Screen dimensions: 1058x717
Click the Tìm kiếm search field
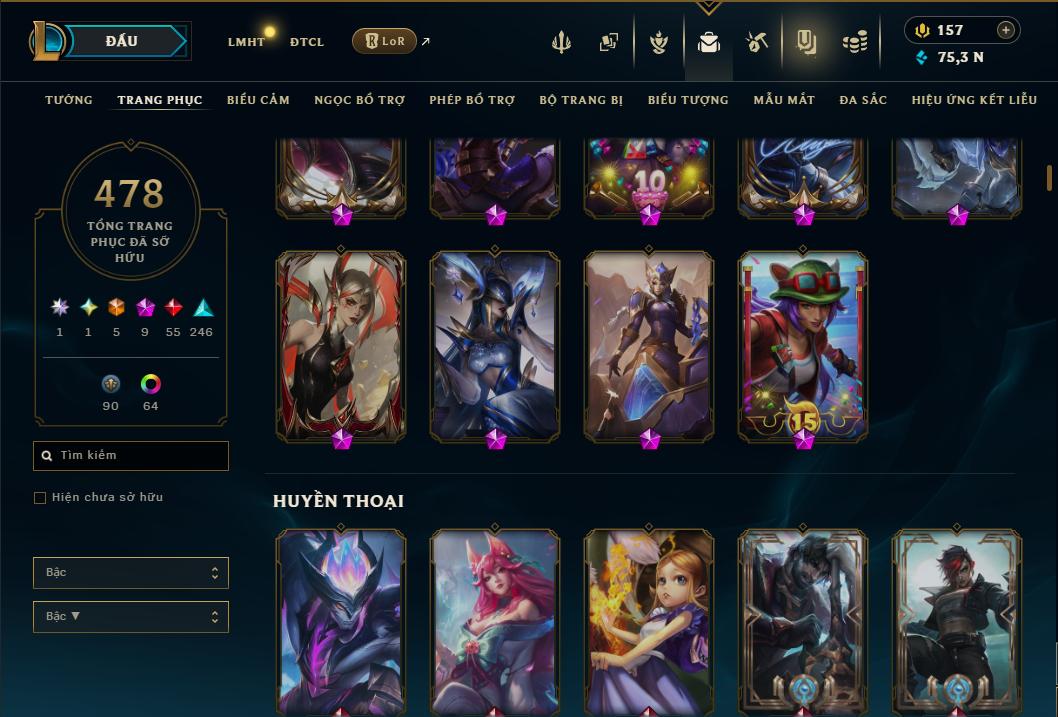pyautogui.click(x=131, y=456)
